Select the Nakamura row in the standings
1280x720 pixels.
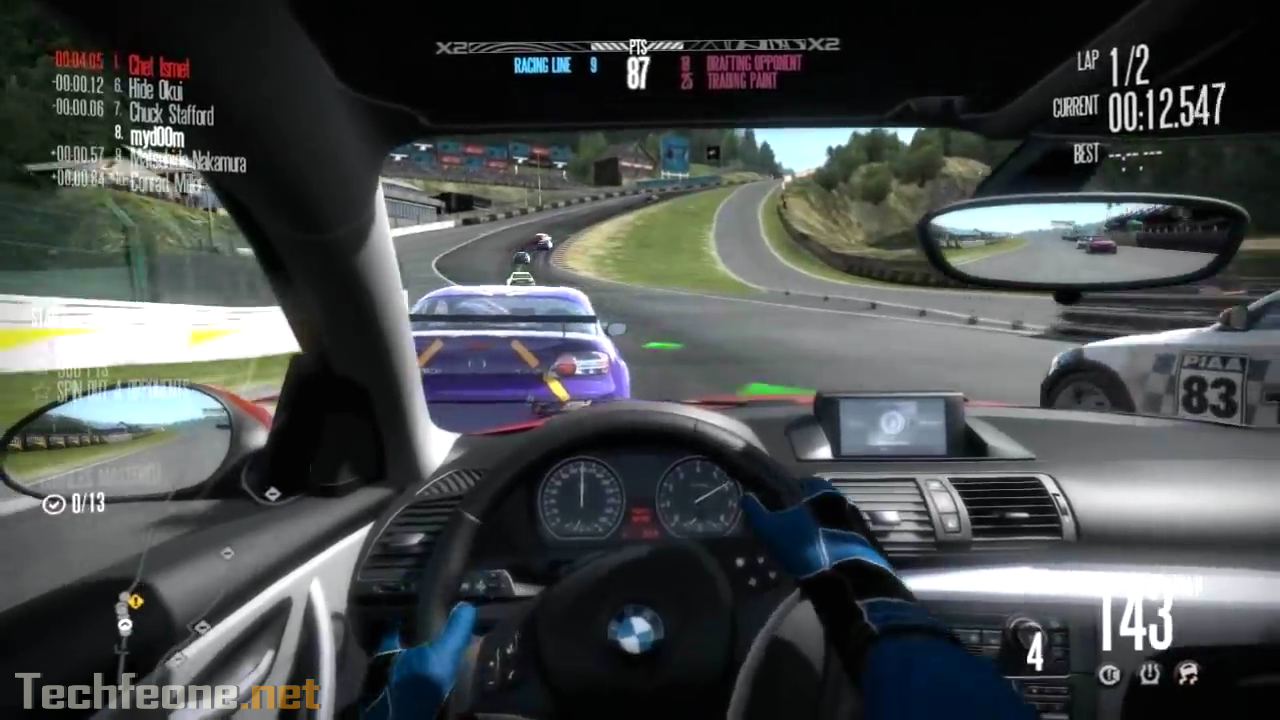[x=187, y=160]
